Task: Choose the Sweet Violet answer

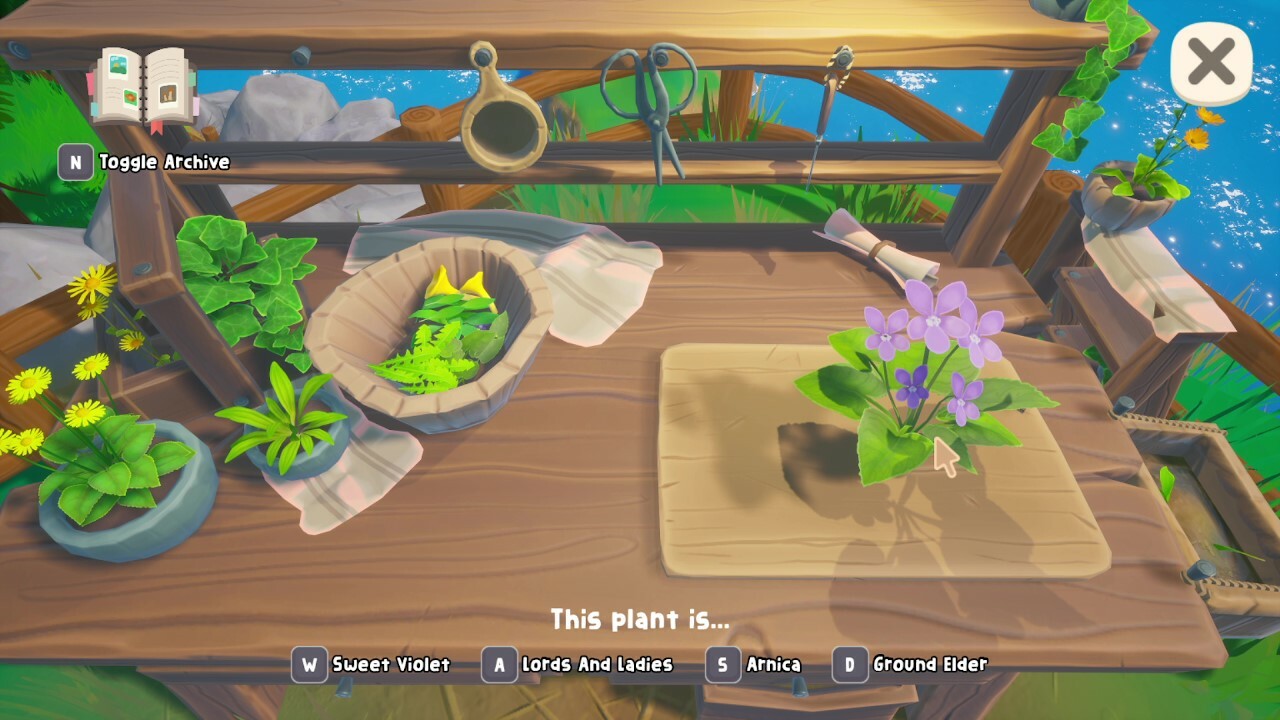Action: point(372,664)
